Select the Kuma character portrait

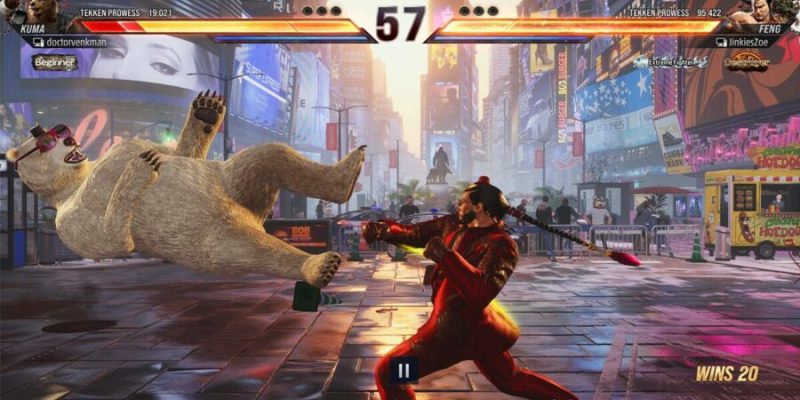click(38, 14)
